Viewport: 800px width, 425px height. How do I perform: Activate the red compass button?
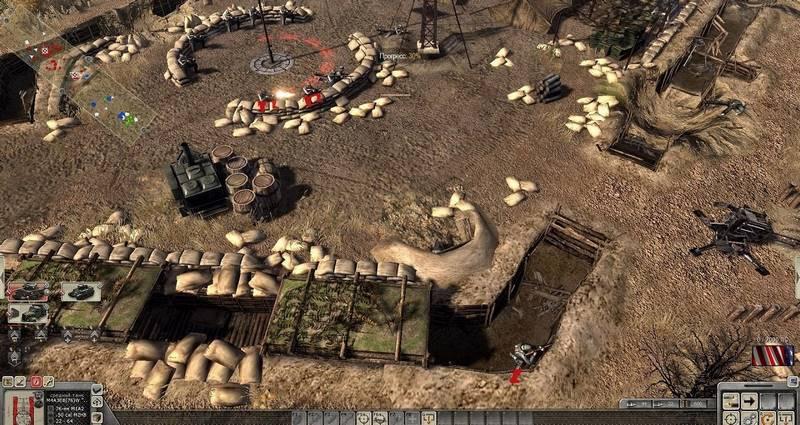(35, 382)
